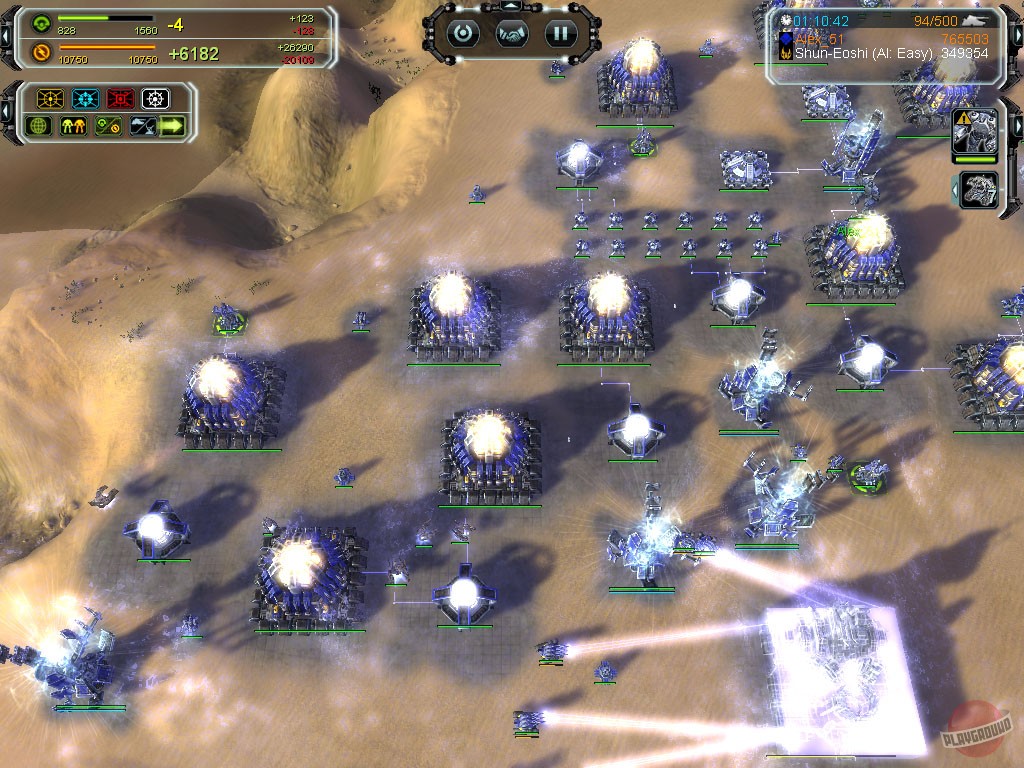The height and width of the screenshot is (768, 1024).
Task: Collapse the resource panel with side arrow
Action: (x=6, y=37)
